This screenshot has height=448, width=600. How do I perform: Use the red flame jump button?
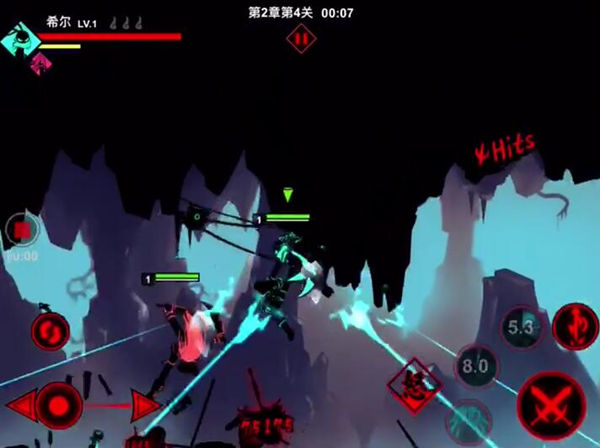tap(574, 325)
